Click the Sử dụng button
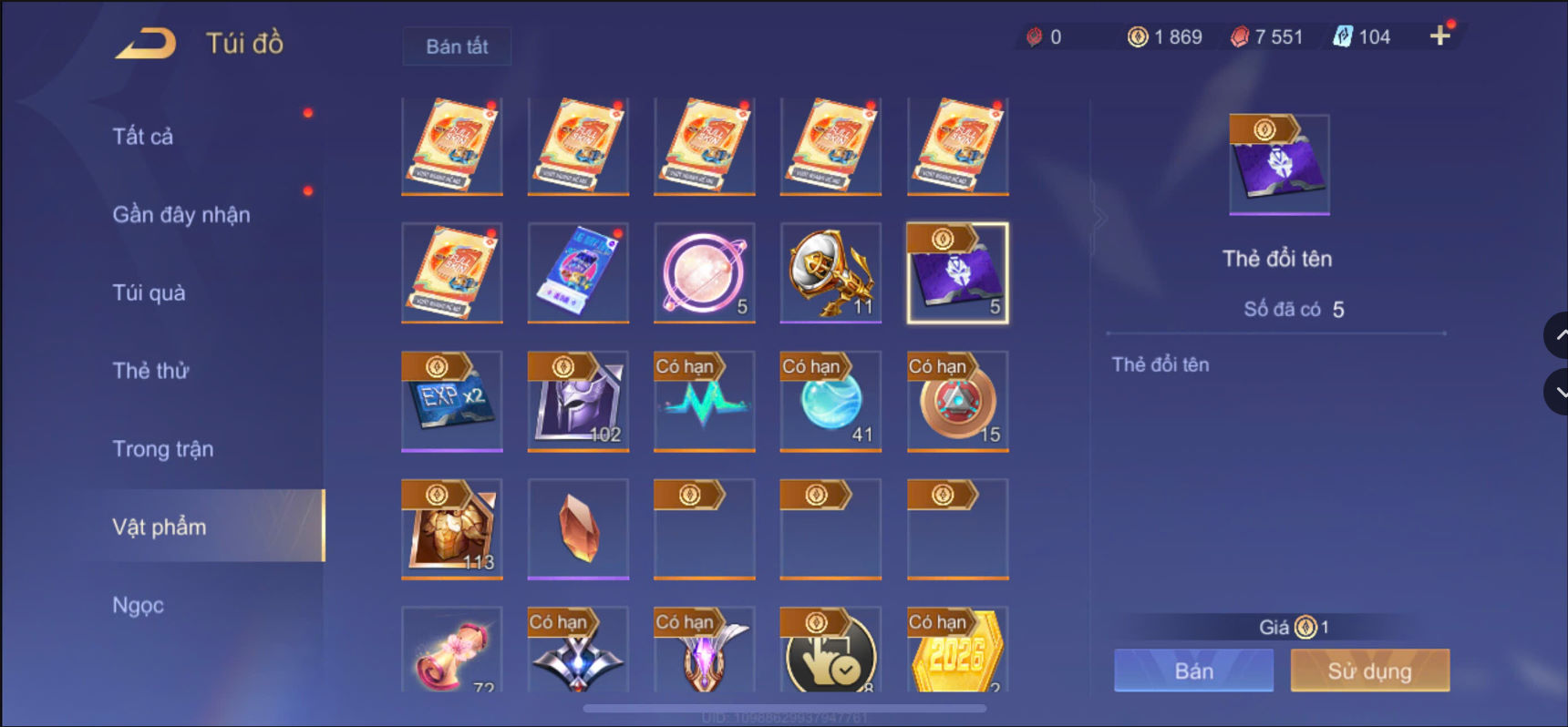The width and height of the screenshot is (1568, 727). (x=1369, y=670)
